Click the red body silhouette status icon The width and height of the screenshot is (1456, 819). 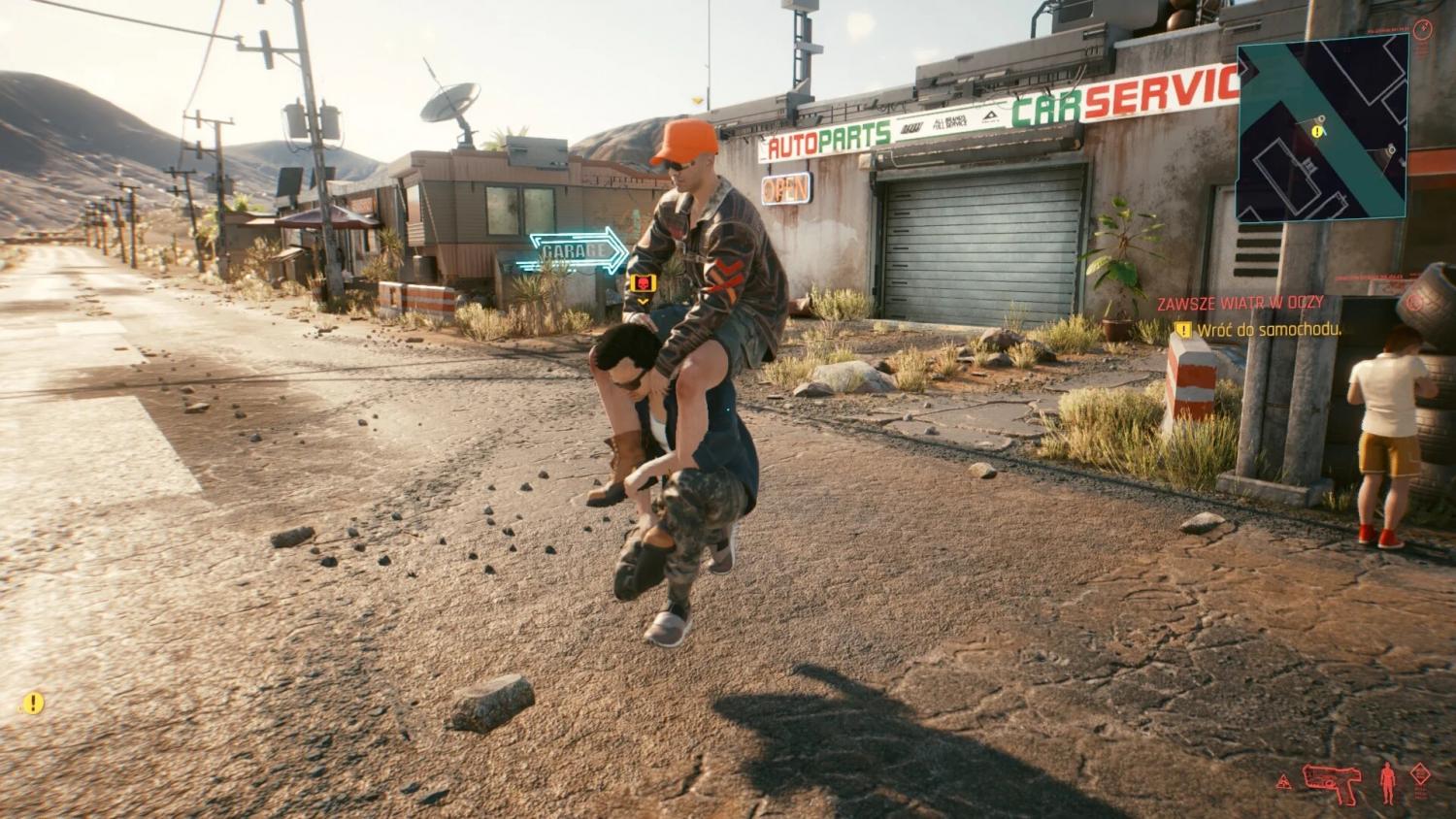[1386, 781]
